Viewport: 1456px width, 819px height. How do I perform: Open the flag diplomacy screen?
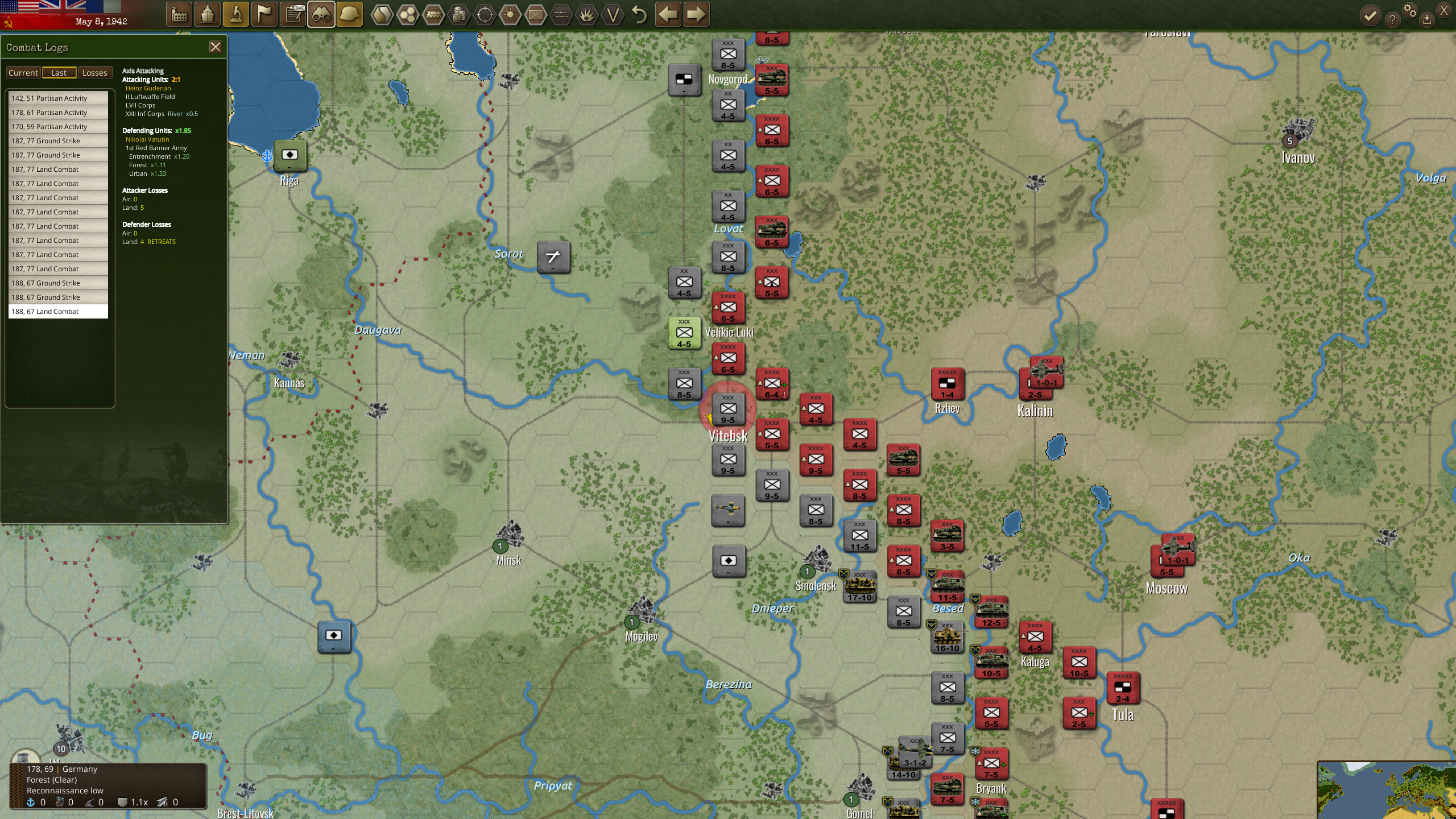point(264,14)
